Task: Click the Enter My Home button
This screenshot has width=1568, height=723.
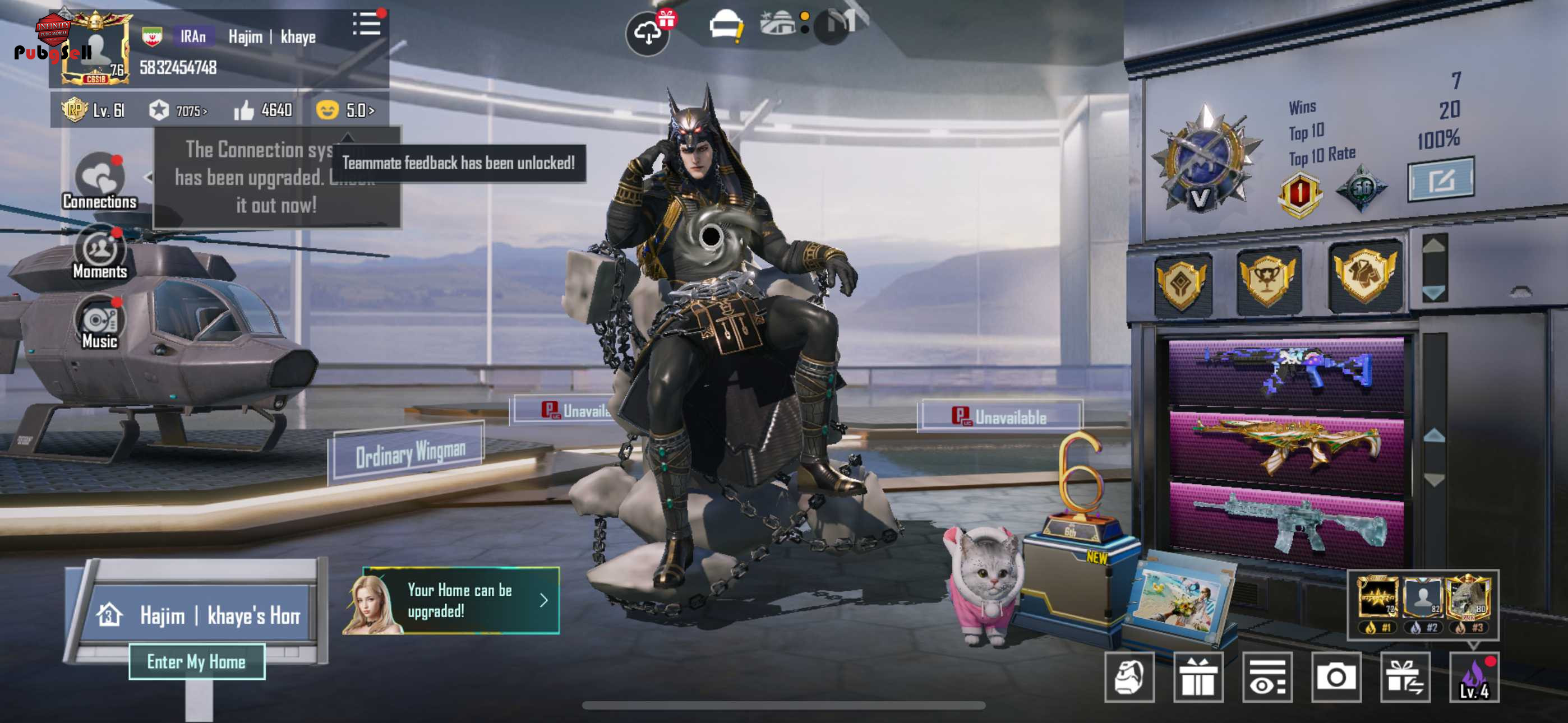Action: (197, 661)
